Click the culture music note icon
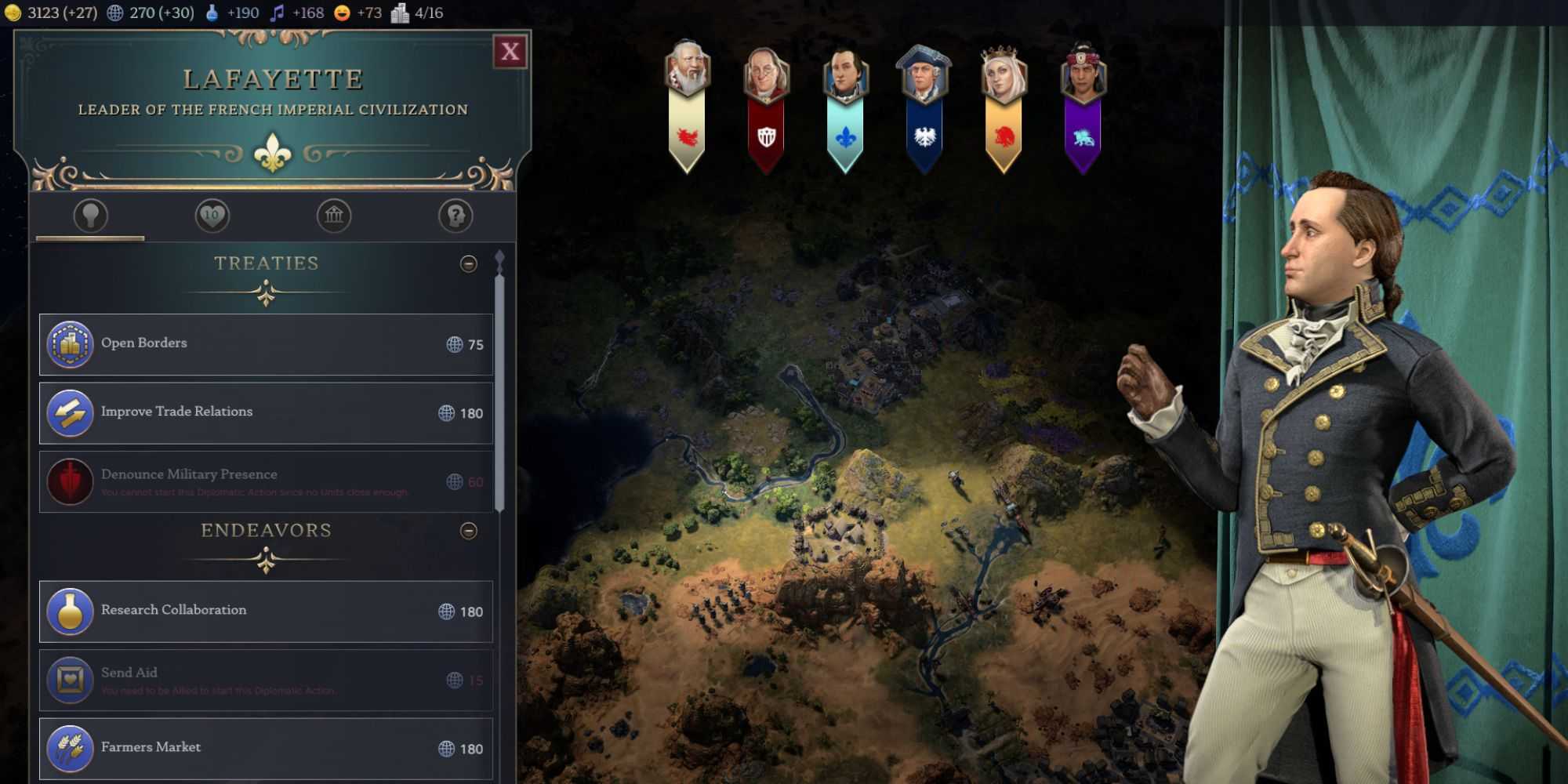This screenshot has width=1568, height=784. click(x=276, y=13)
